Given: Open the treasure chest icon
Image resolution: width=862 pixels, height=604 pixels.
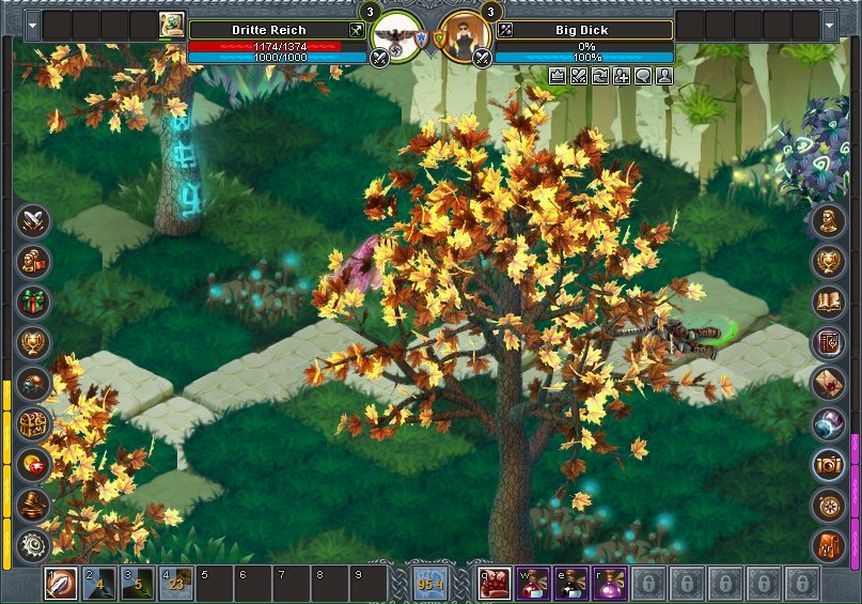Looking at the screenshot, I should (34, 423).
